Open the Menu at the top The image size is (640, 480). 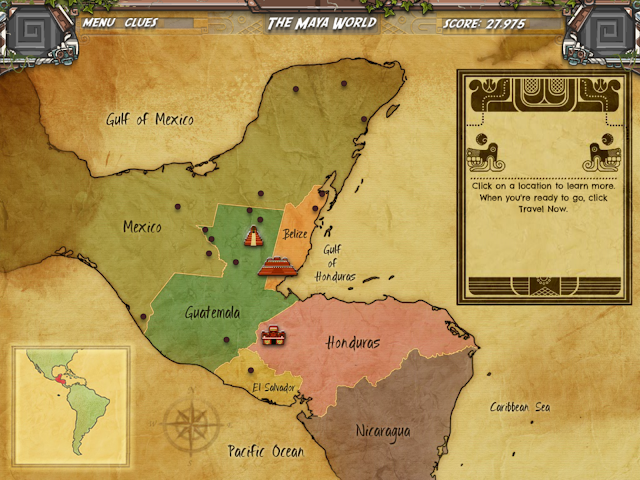click(97, 22)
